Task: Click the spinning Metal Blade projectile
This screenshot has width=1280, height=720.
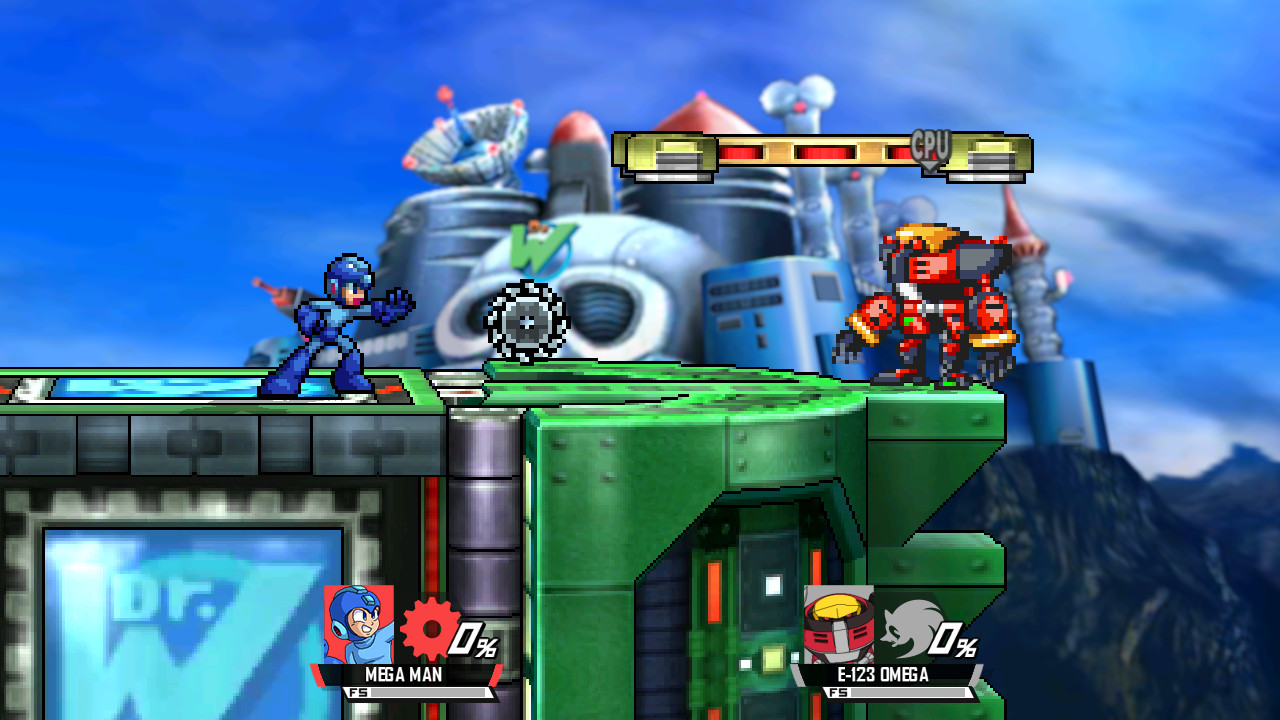Action: (x=527, y=322)
